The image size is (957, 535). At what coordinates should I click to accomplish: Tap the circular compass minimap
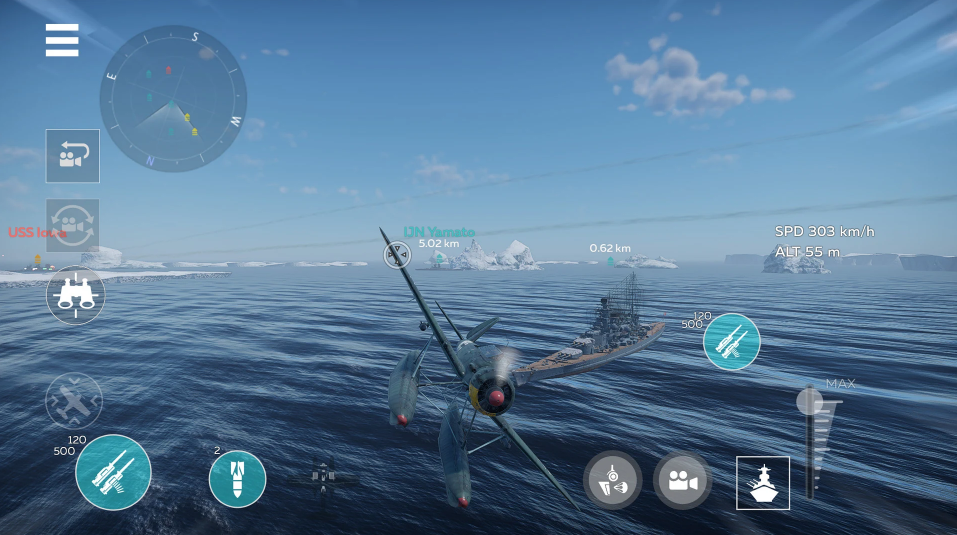point(172,98)
